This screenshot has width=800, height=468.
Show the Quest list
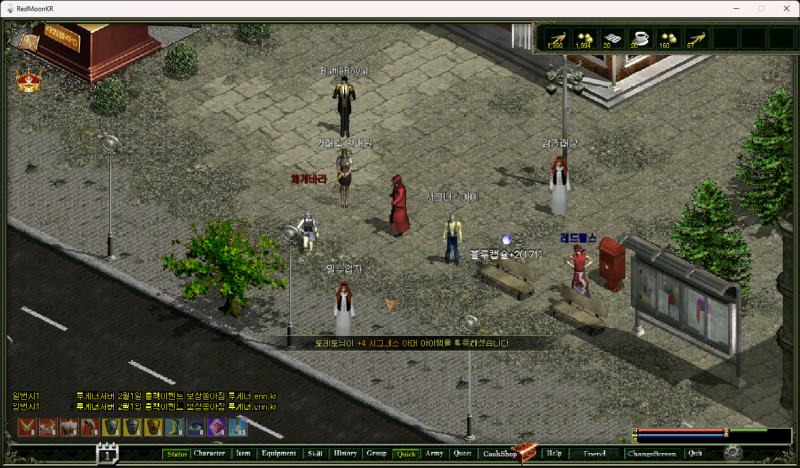point(462,453)
